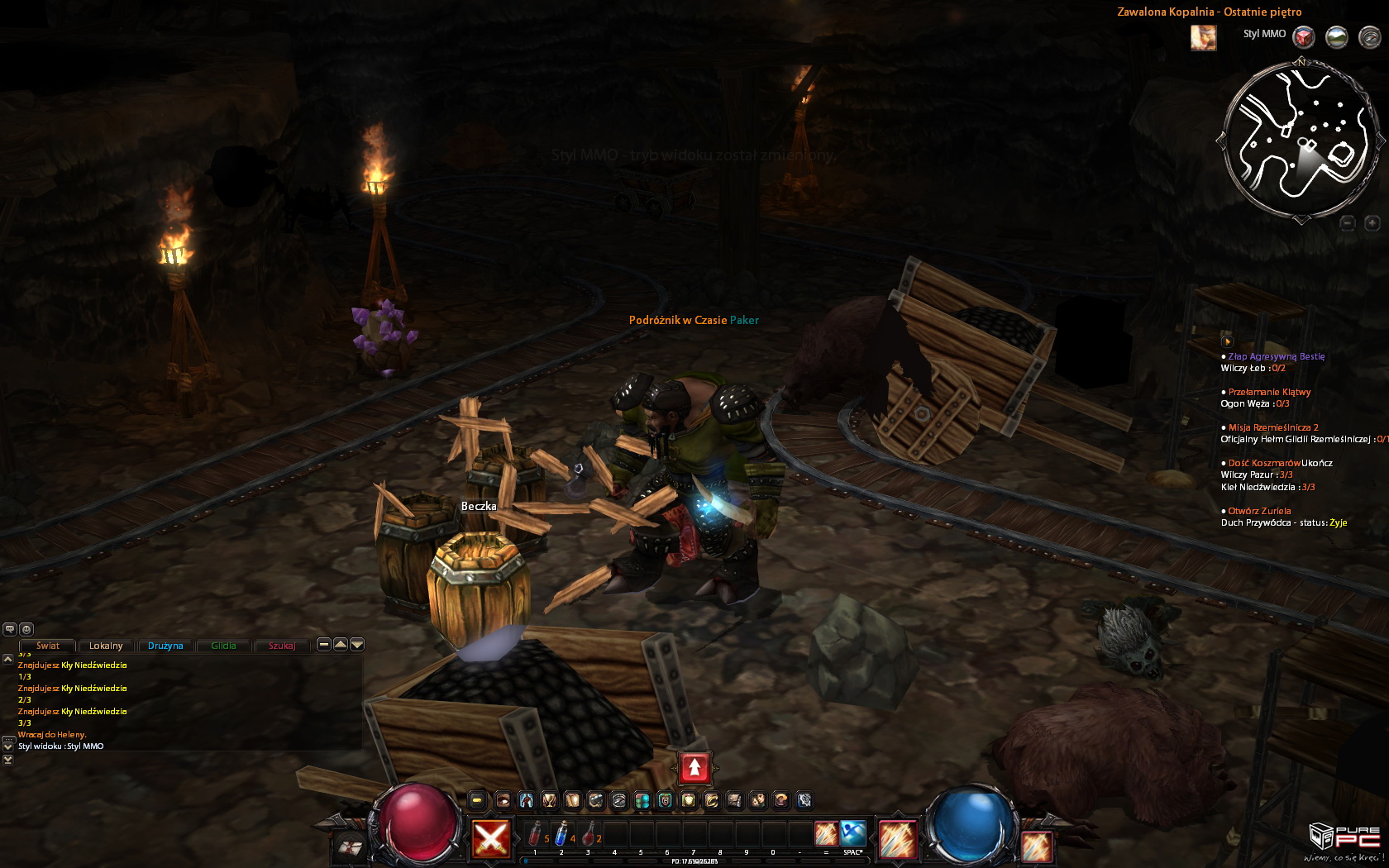Use the blue mana potion in slot 2

click(x=561, y=833)
